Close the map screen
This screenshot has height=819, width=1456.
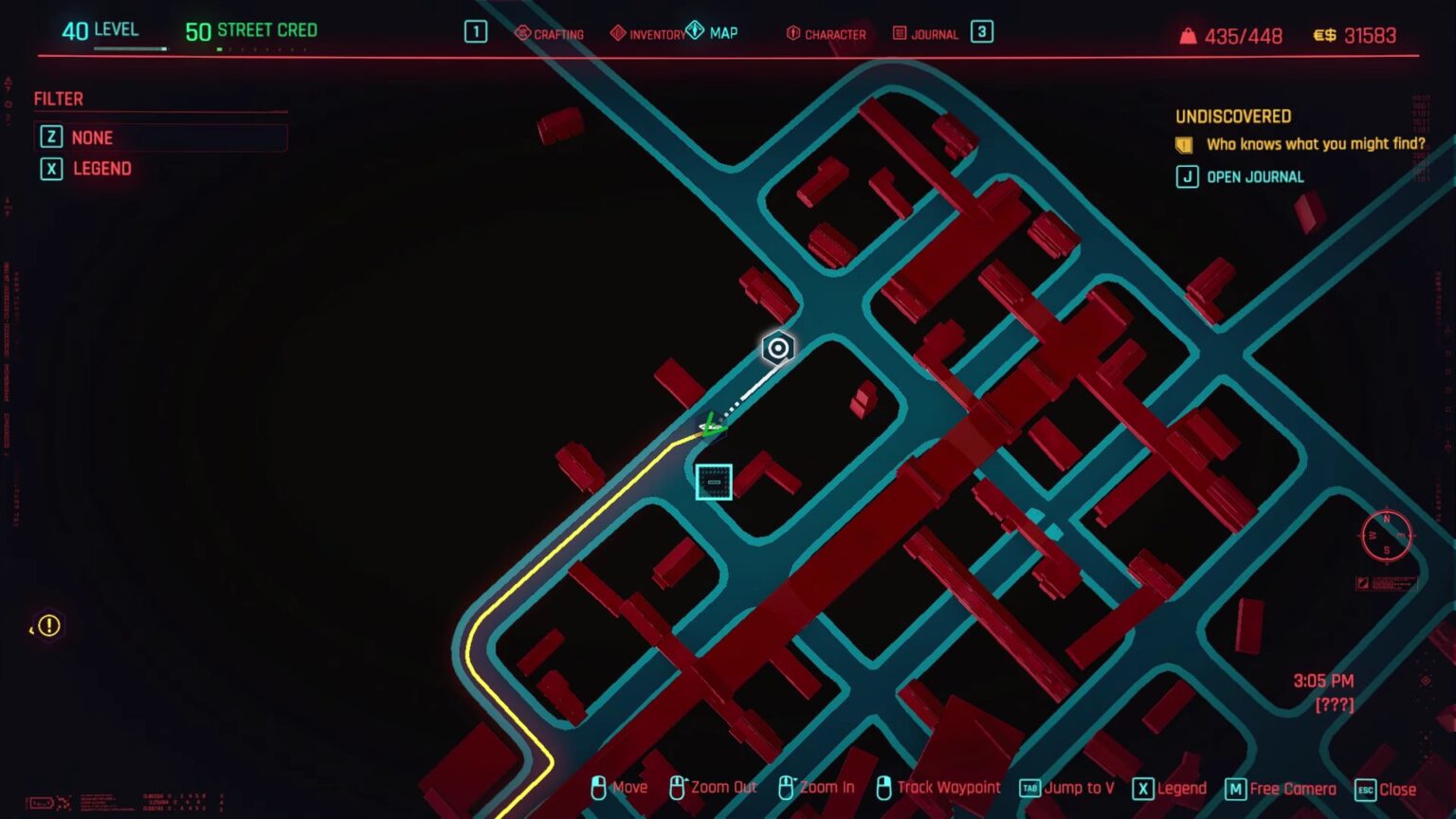click(1386, 790)
